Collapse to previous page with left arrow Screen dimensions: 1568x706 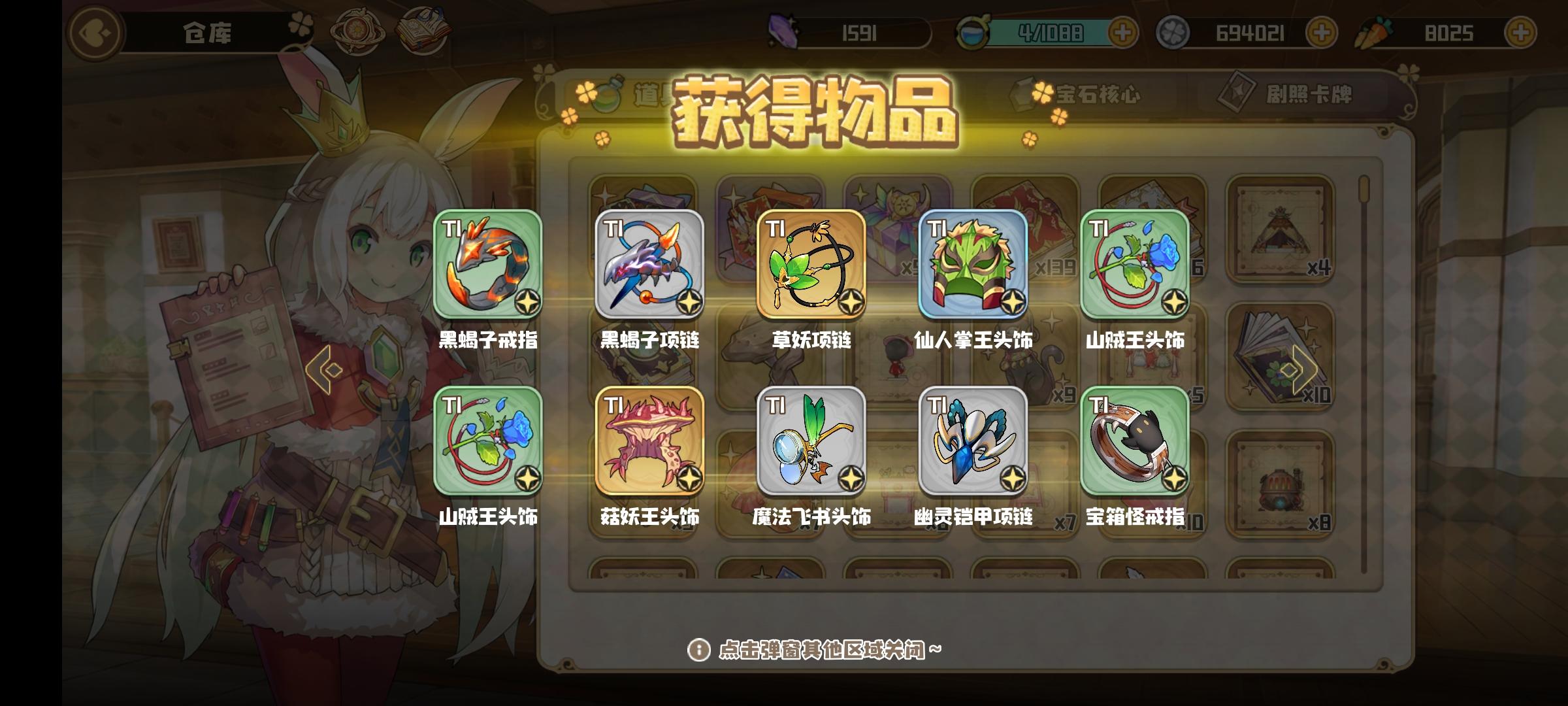point(325,369)
